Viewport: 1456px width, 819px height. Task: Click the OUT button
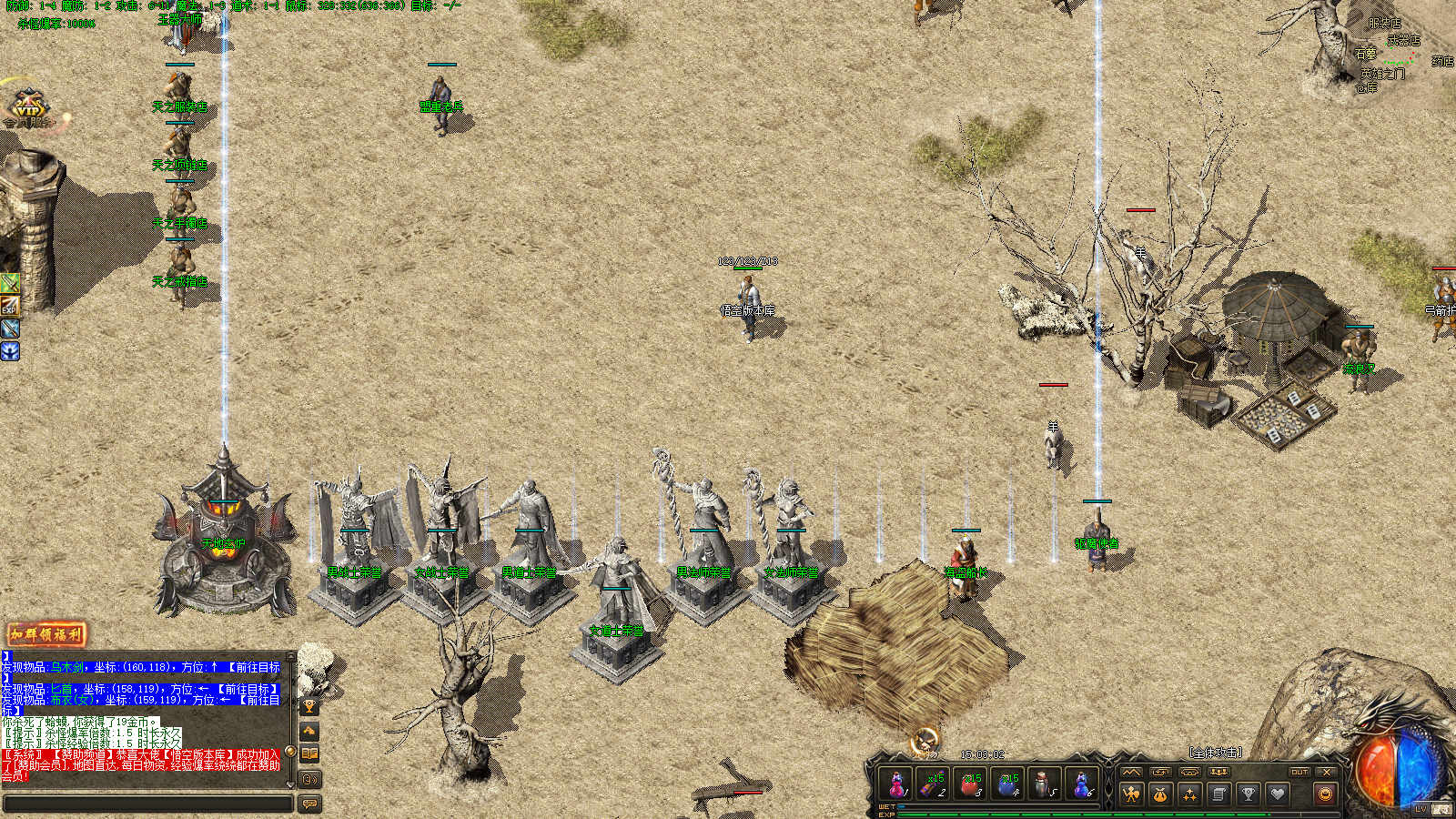click(1299, 772)
